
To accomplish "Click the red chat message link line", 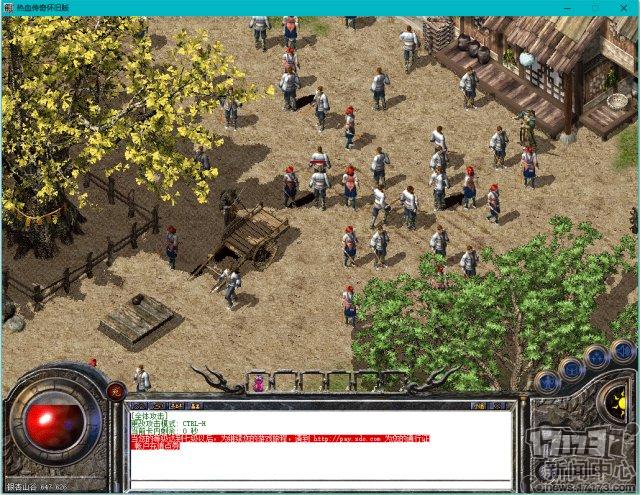I will tap(280, 437).
